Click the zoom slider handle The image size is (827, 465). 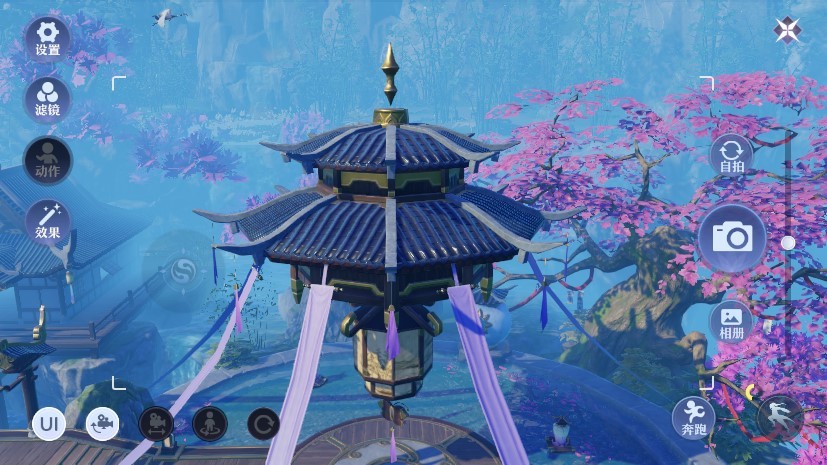(788, 242)
